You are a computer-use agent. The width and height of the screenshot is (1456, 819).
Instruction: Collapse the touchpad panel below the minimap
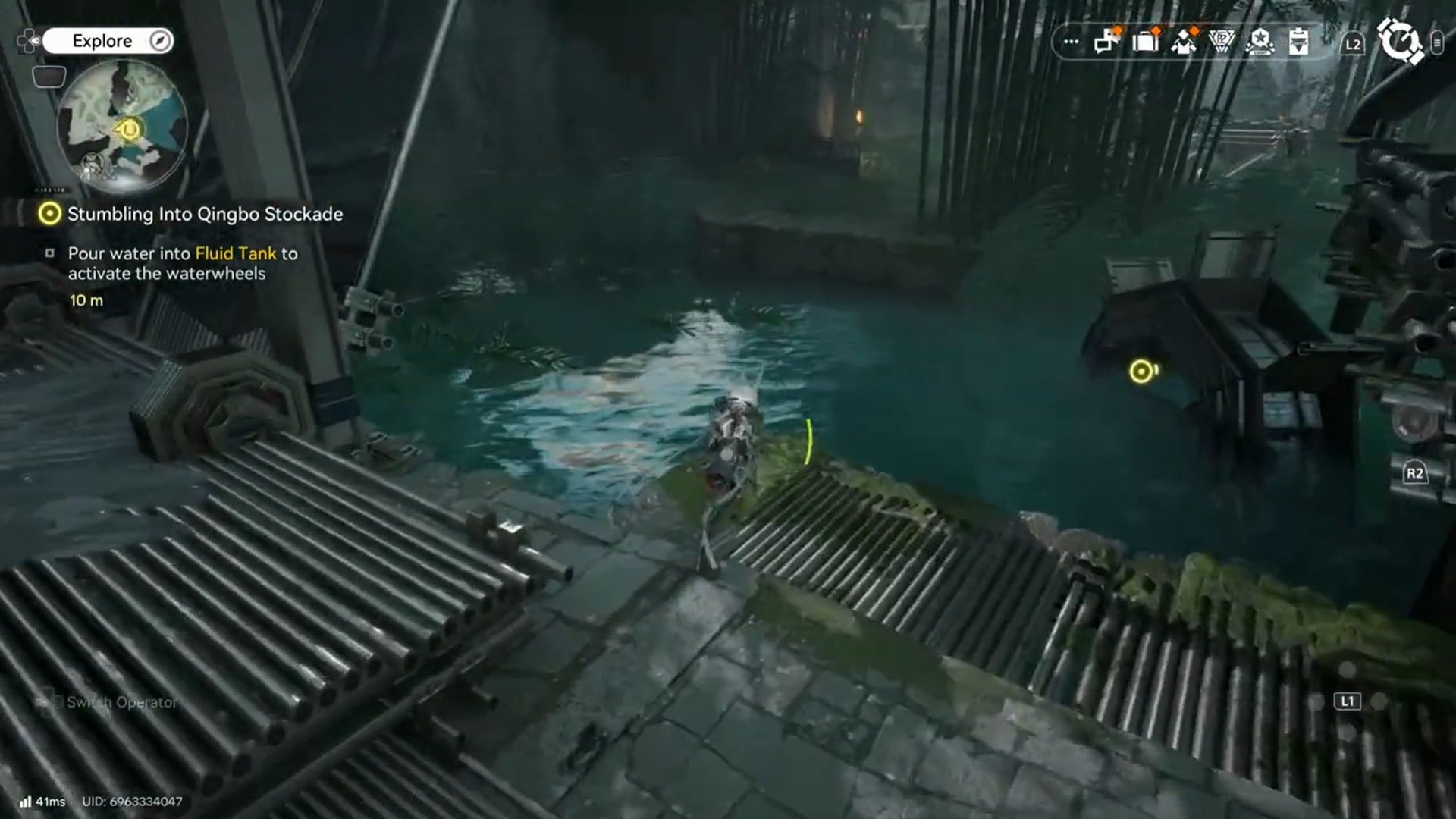click(49, 77)
